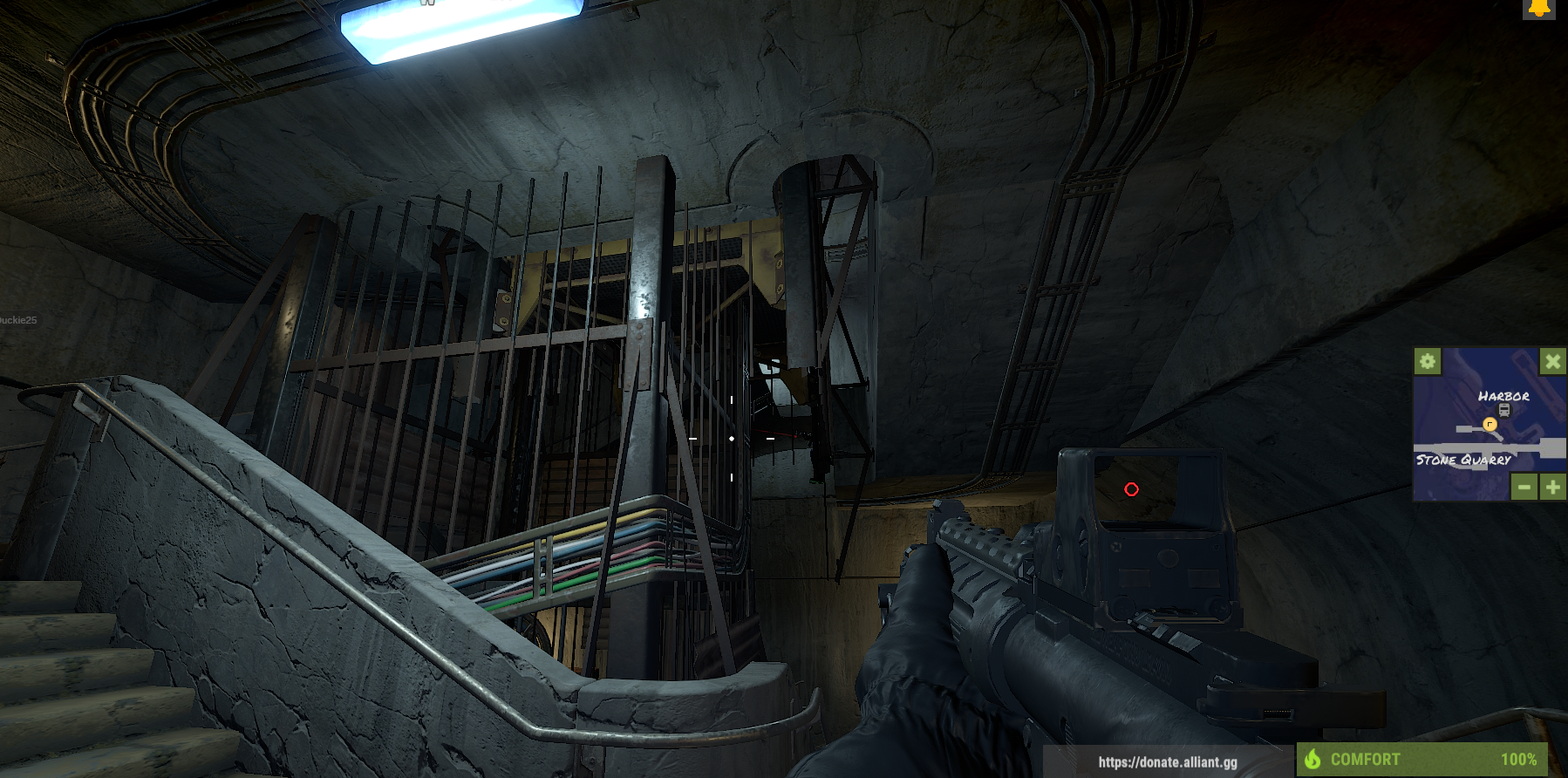
Task: Open the yellow bell notification icon
Action: point(1538,8)
